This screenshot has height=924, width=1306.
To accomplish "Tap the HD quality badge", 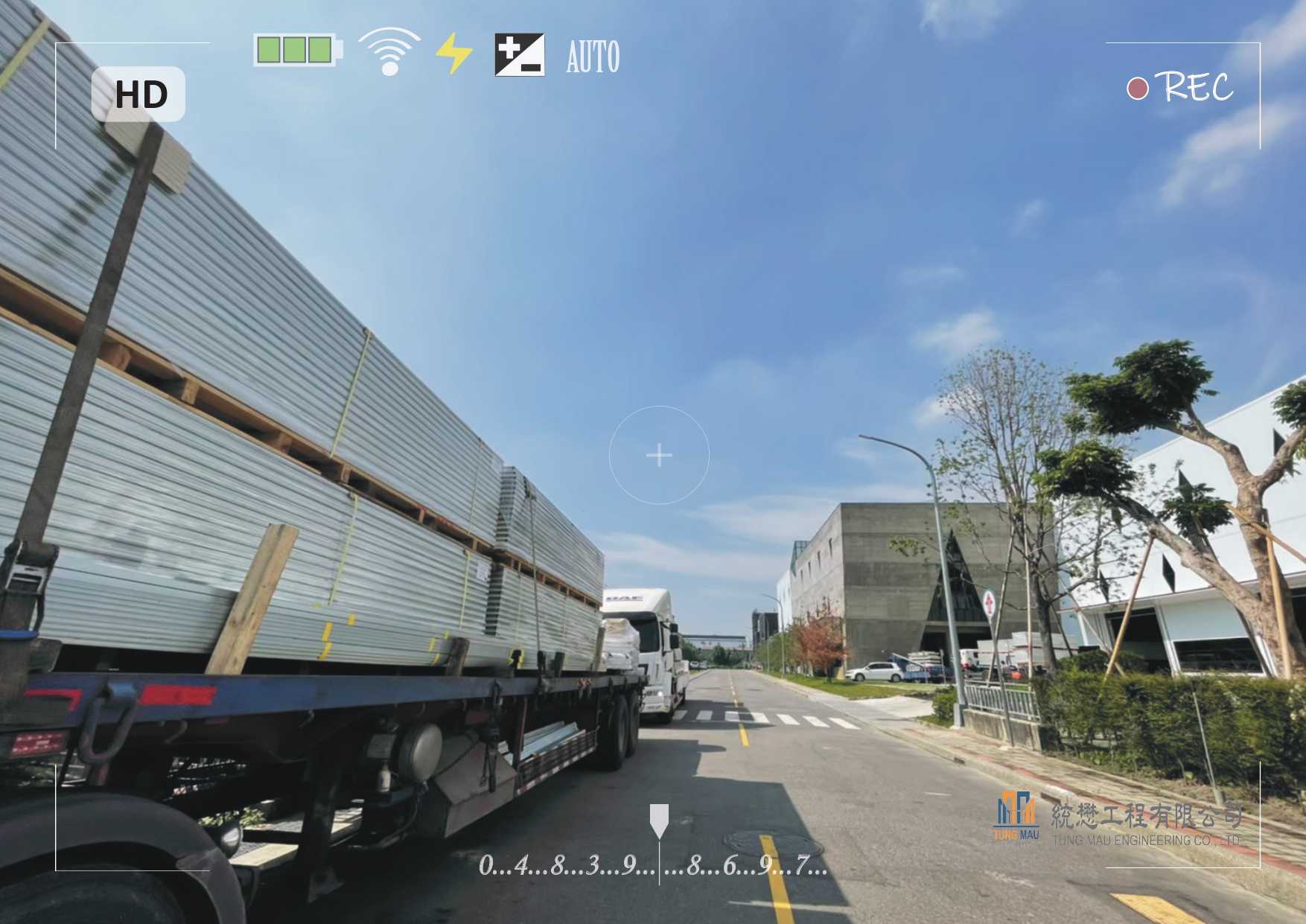I will point(138,95).
